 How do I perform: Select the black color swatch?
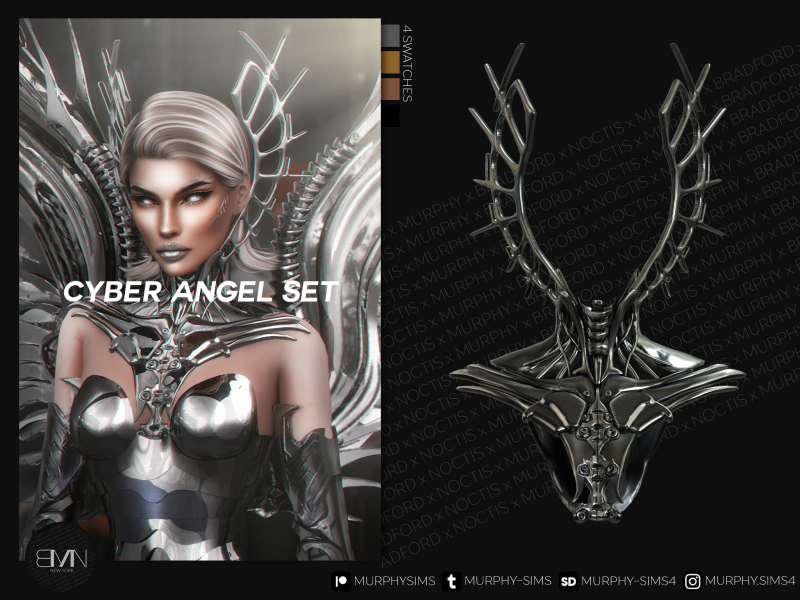click(x=391, y=116)
